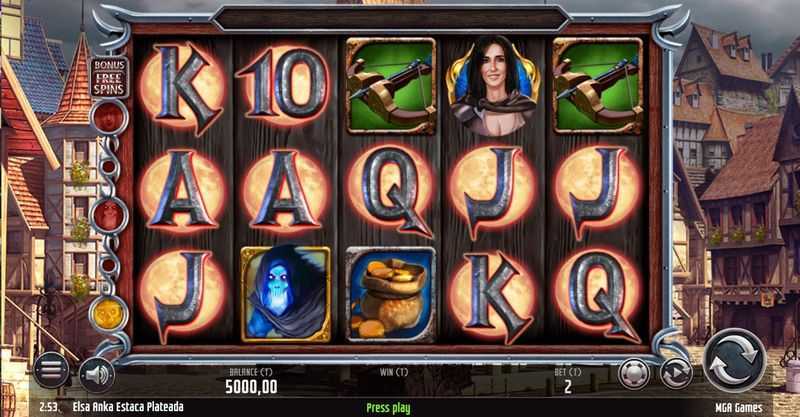Toggle the sound speaker button
The width and height of the screenshot is (800, 417).
coord(96,373)
